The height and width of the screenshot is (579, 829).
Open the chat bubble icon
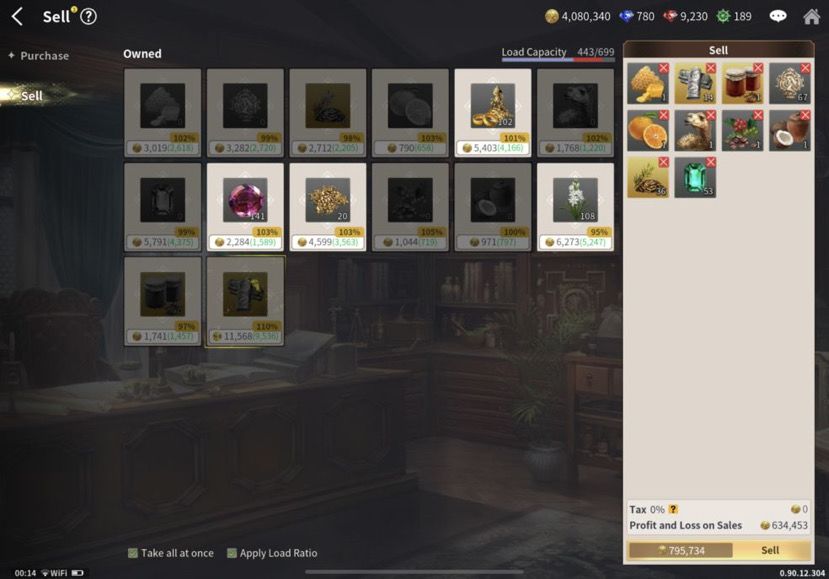tap(778, 16)
